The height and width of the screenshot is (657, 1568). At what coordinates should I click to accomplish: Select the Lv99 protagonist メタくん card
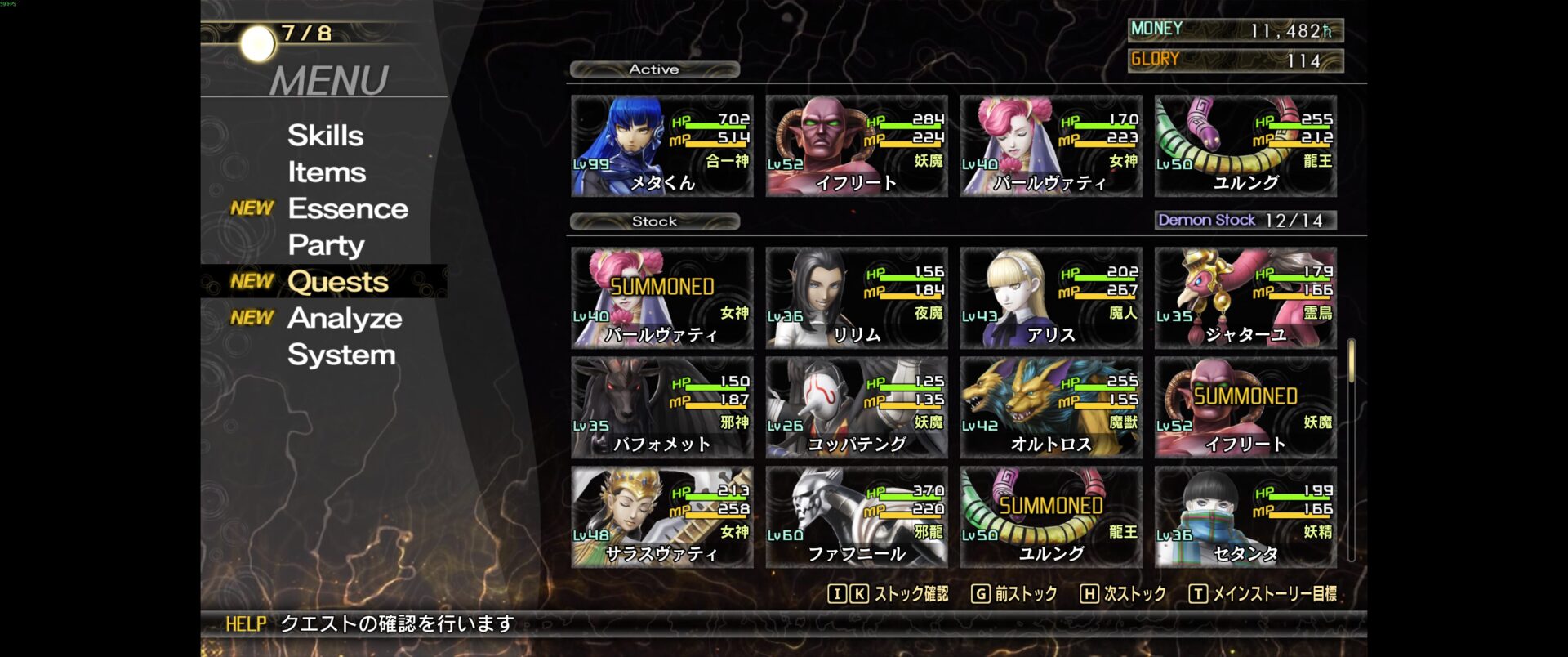coord(661,146)
